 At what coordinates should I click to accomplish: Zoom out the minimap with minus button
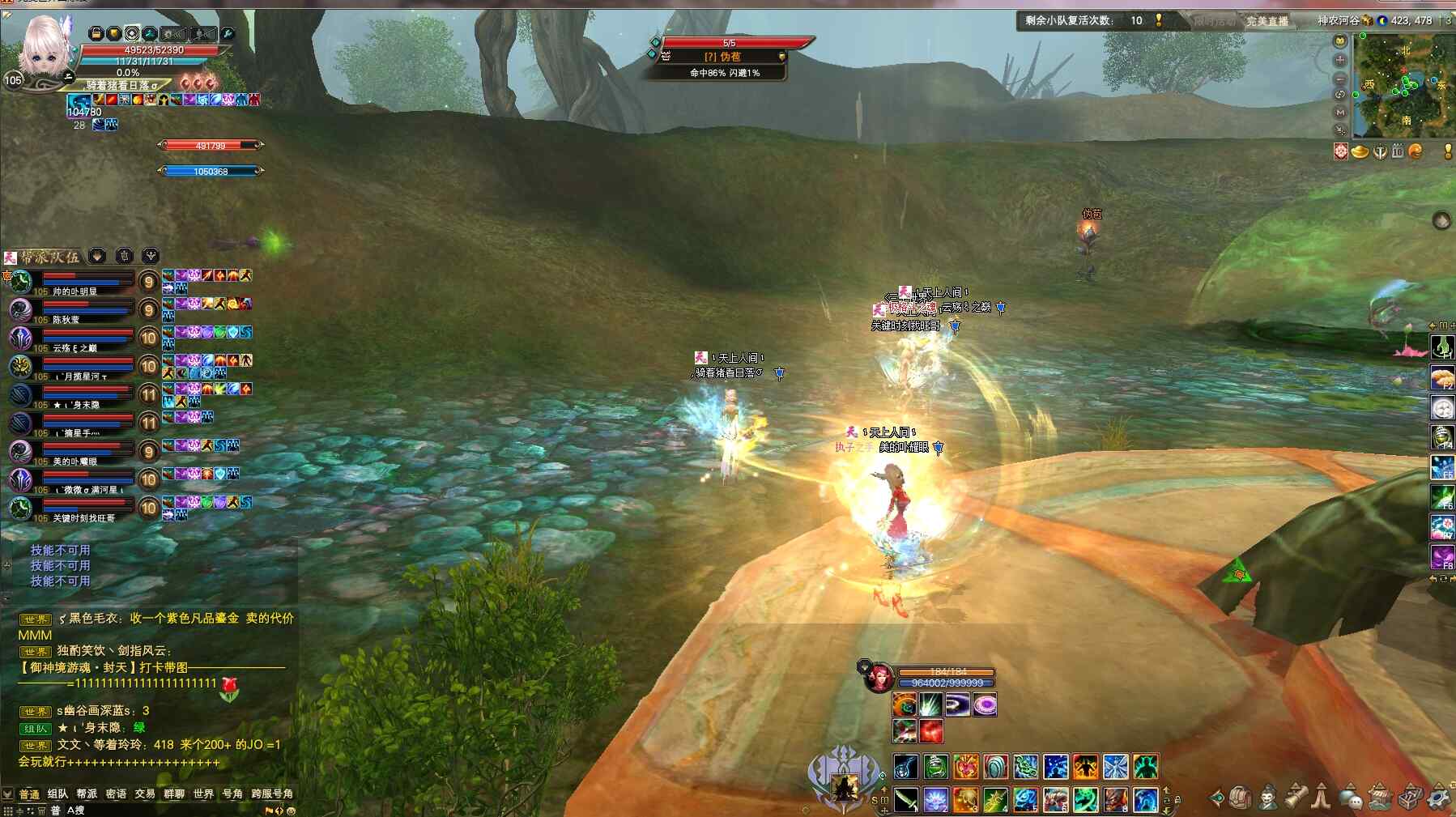(1340, 79)
